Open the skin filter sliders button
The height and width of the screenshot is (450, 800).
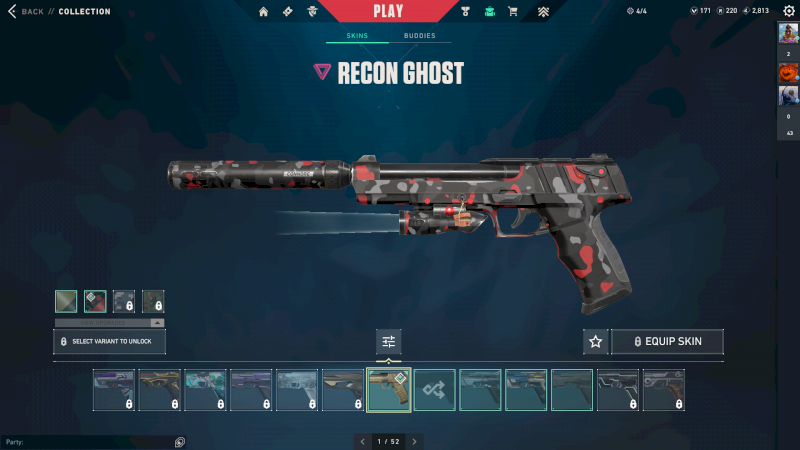[x=389, y=342]
